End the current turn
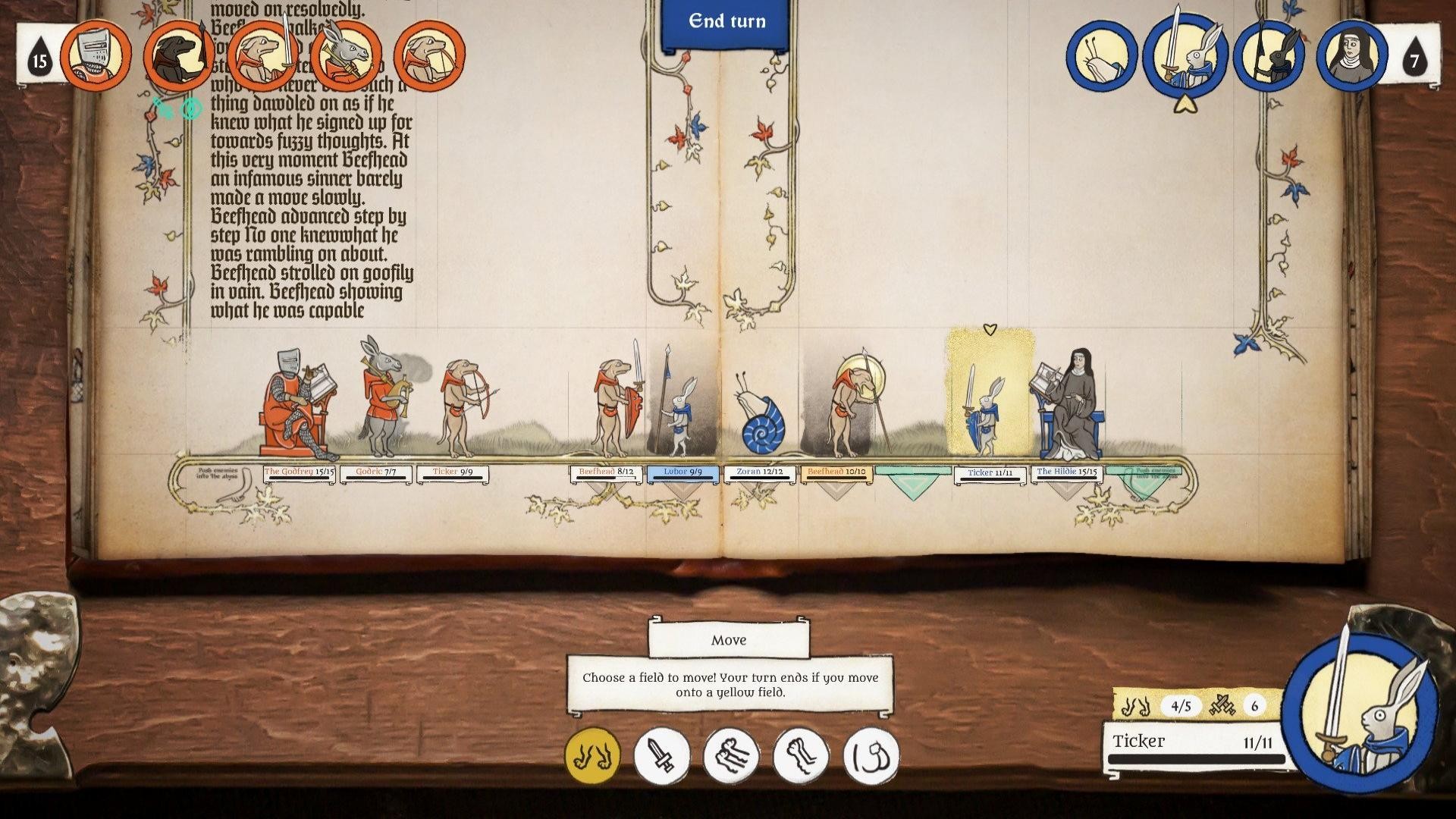Screen dimensions: 1456x819 pos(726,23)
